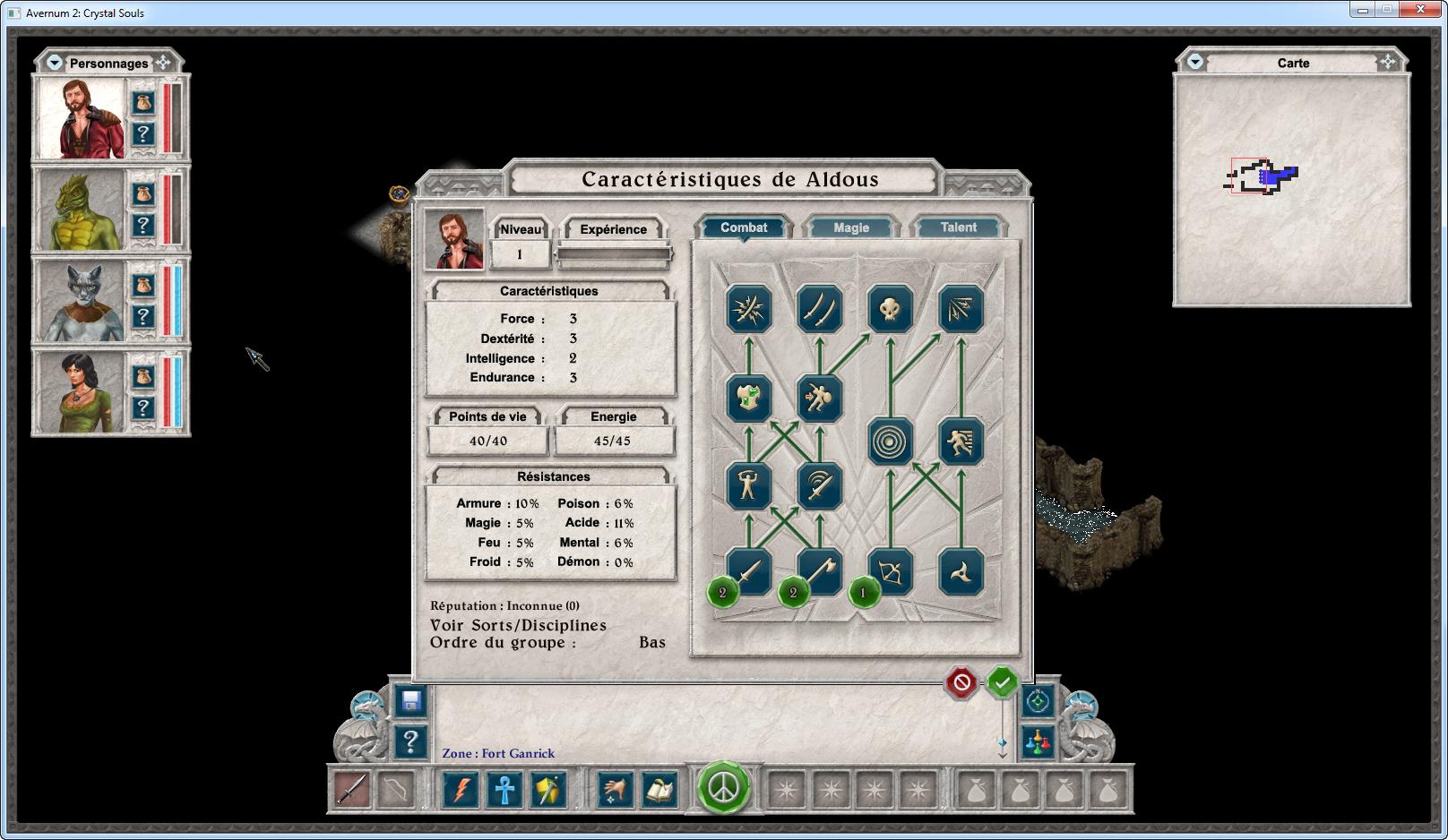Open the Talent tab
The image size is (1448, 840).
pos(958,227)
